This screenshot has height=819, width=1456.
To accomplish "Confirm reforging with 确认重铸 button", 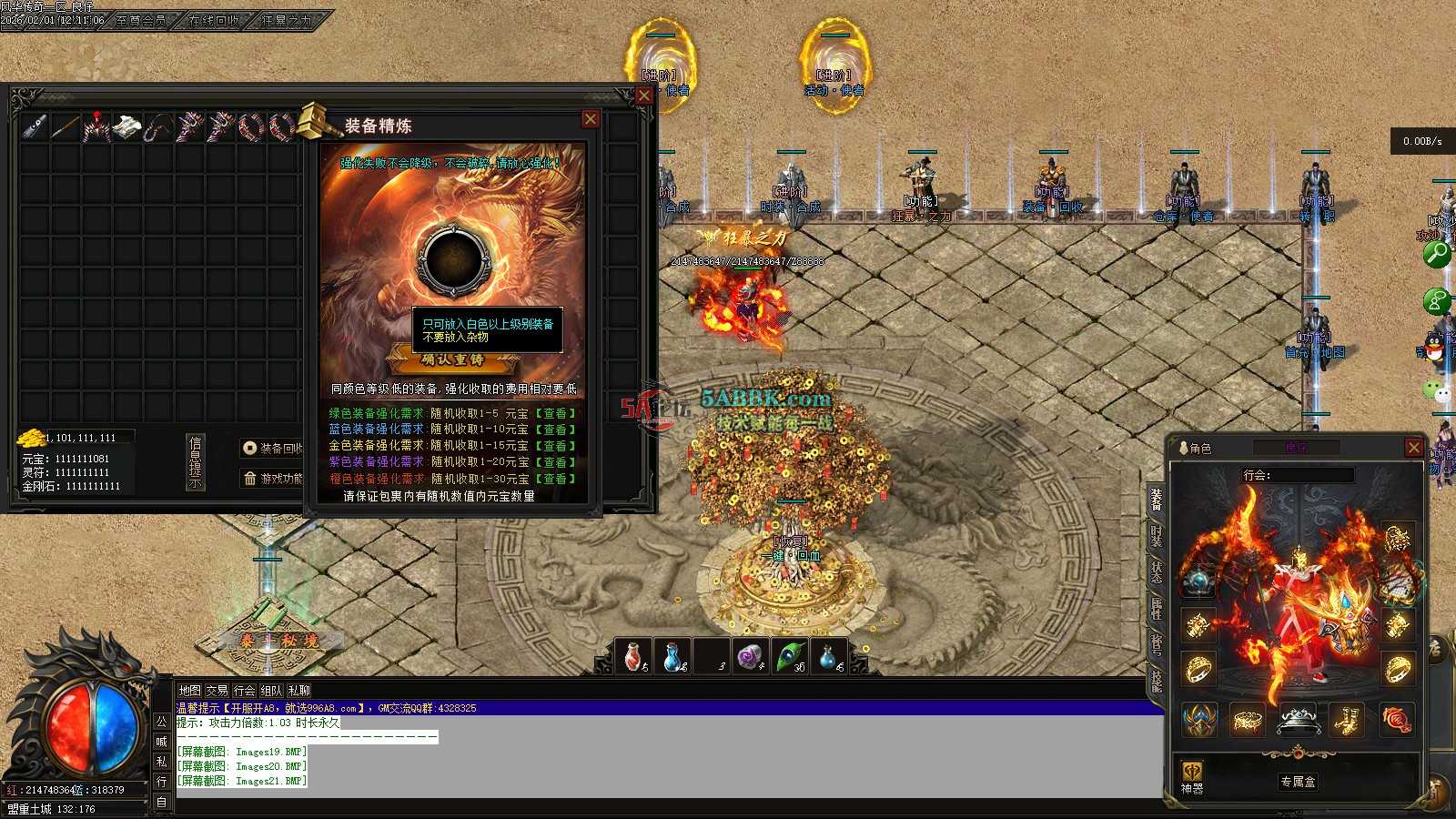I will click(x=452, y=359).
